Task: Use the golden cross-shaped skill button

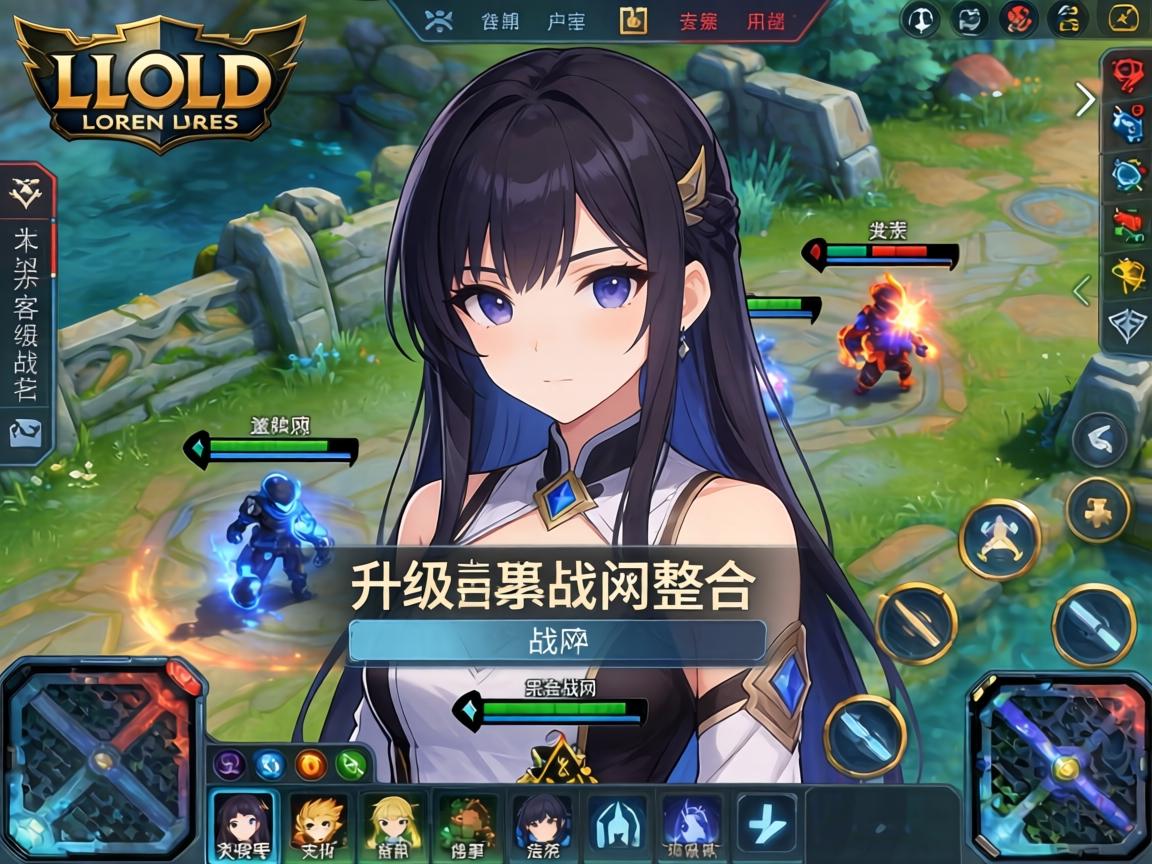Action: [1097, 509]
